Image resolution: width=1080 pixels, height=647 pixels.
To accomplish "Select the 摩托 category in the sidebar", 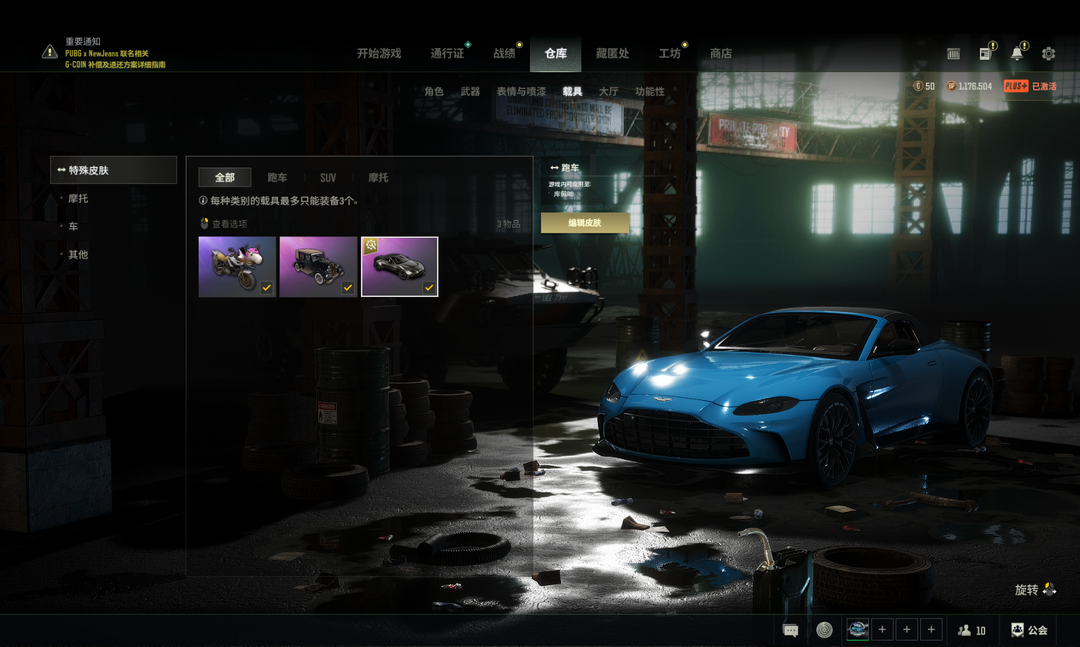I will tap(78, 199).
